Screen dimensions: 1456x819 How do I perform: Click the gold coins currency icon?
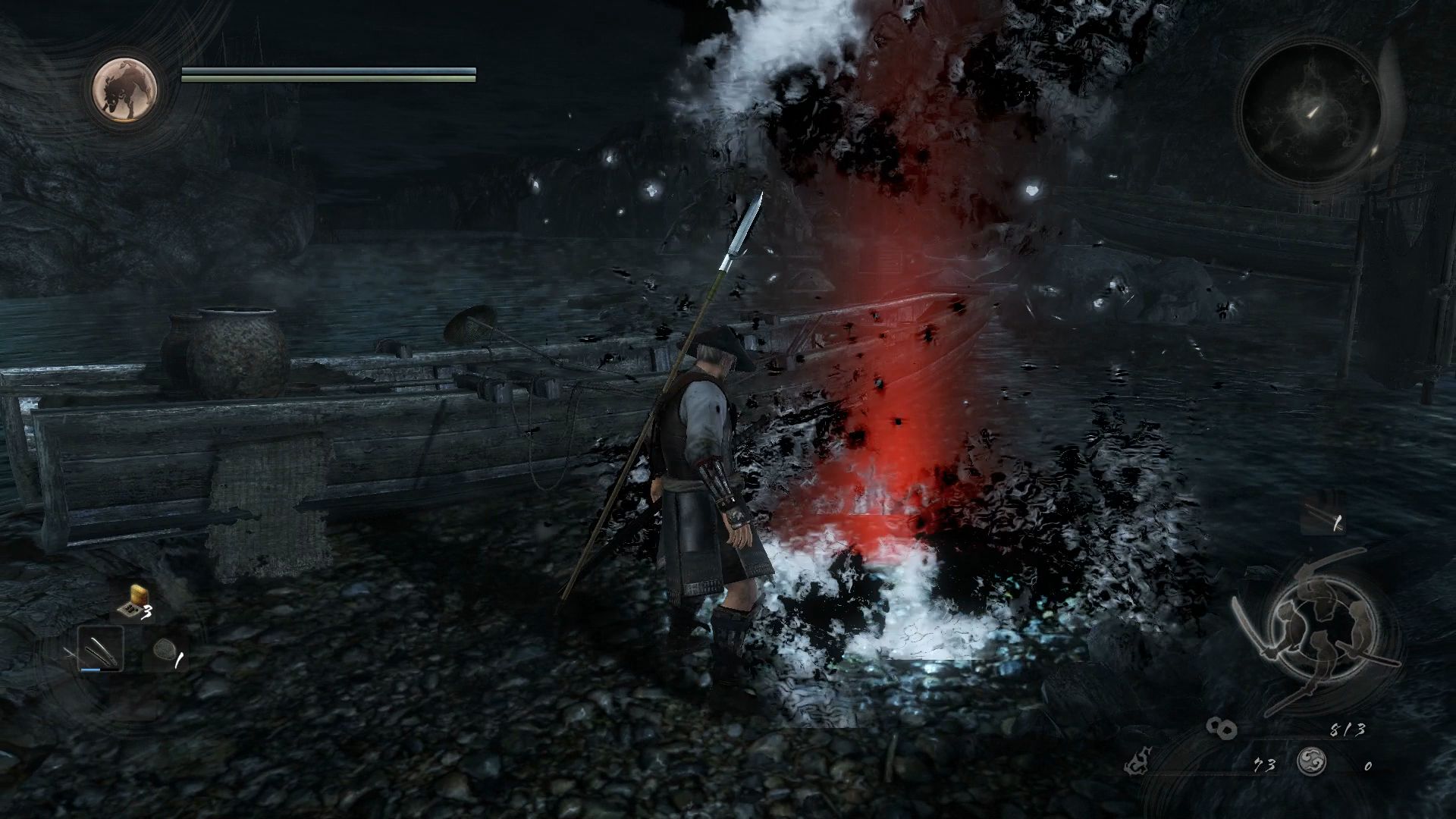click(1222, 729)
